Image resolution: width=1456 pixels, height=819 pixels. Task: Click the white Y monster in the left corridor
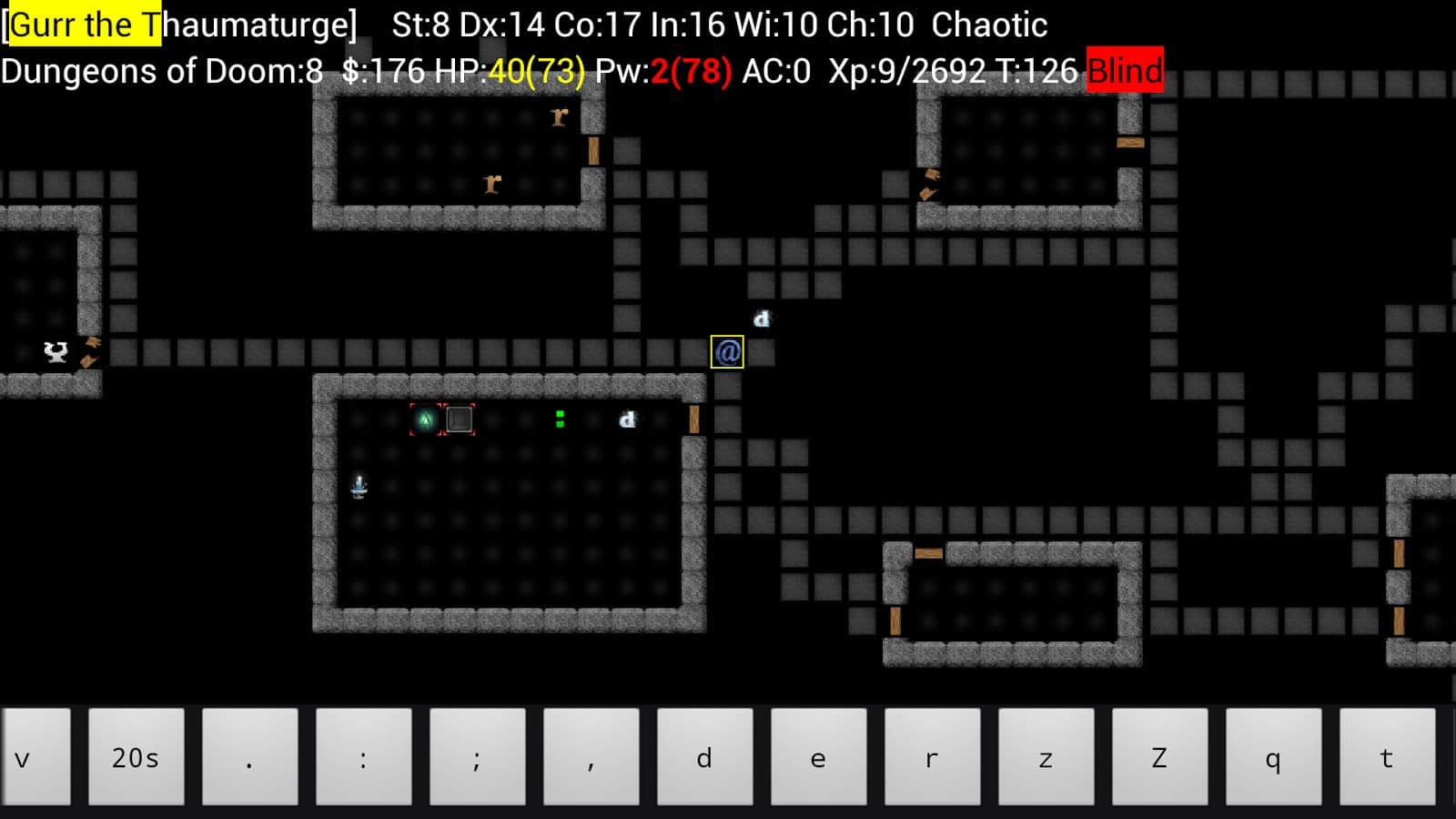coord(54,353)
